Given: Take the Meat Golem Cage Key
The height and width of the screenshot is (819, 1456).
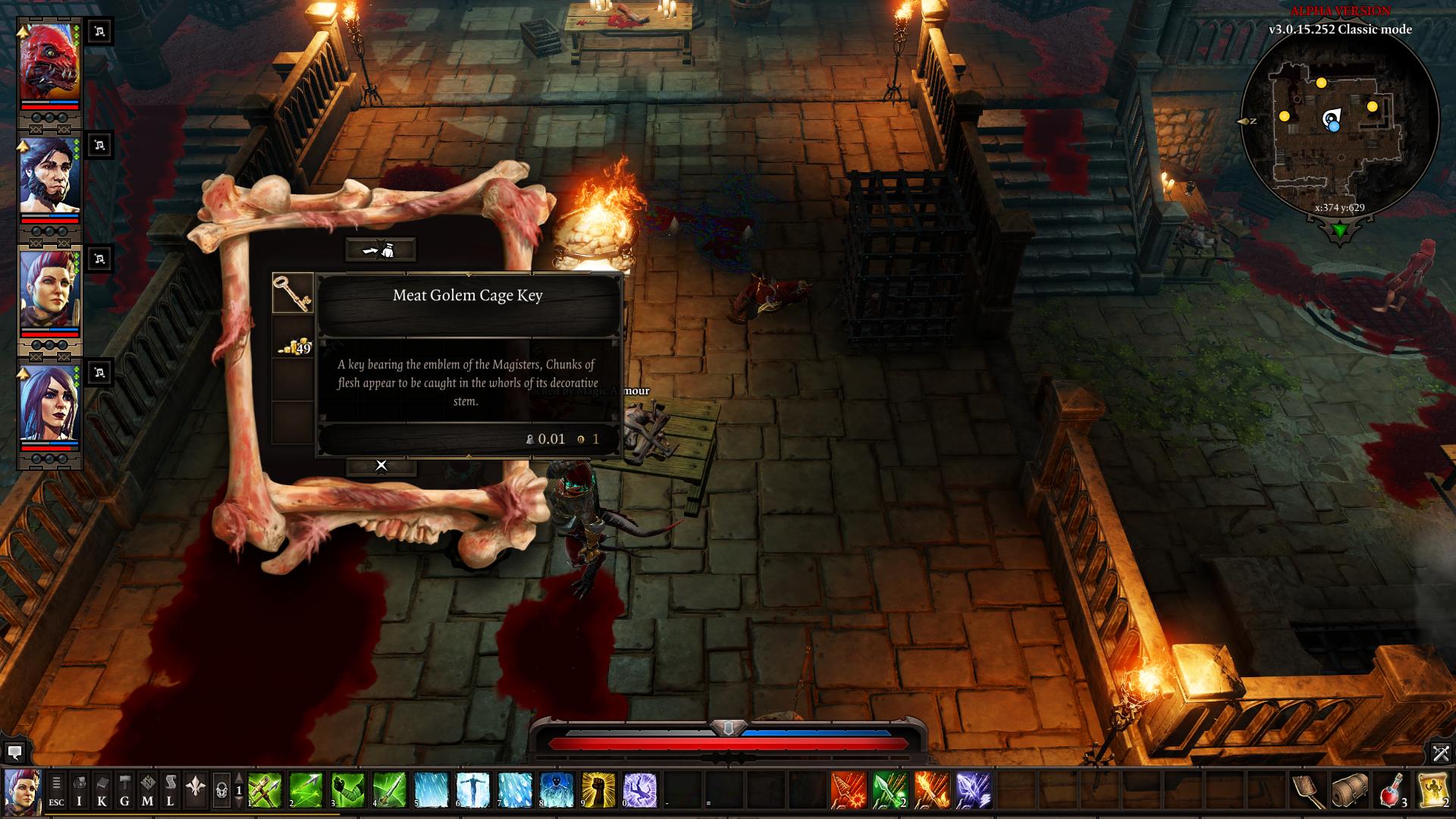Looking at the screenshot, I should 293,293.
